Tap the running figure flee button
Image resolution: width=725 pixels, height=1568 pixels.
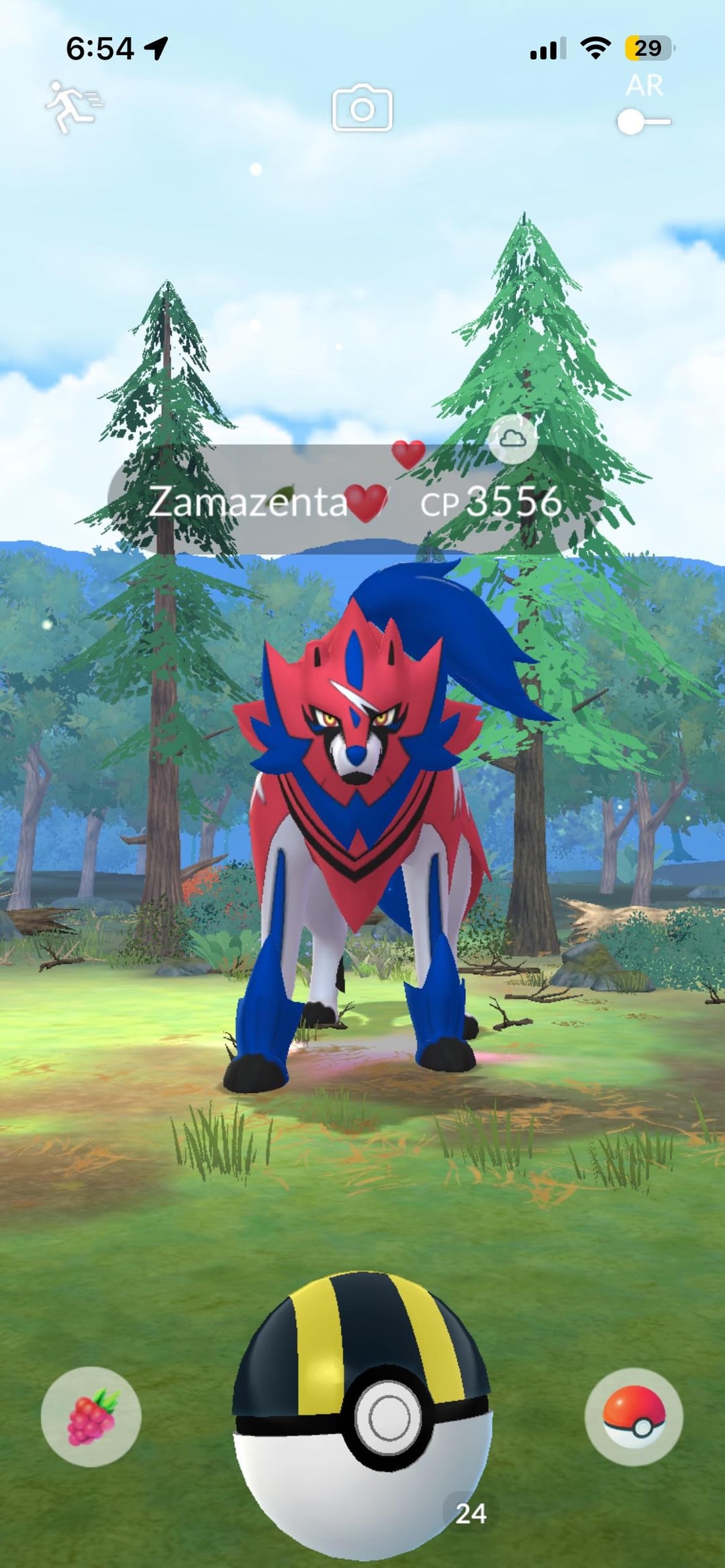click(x=72, y=107)
